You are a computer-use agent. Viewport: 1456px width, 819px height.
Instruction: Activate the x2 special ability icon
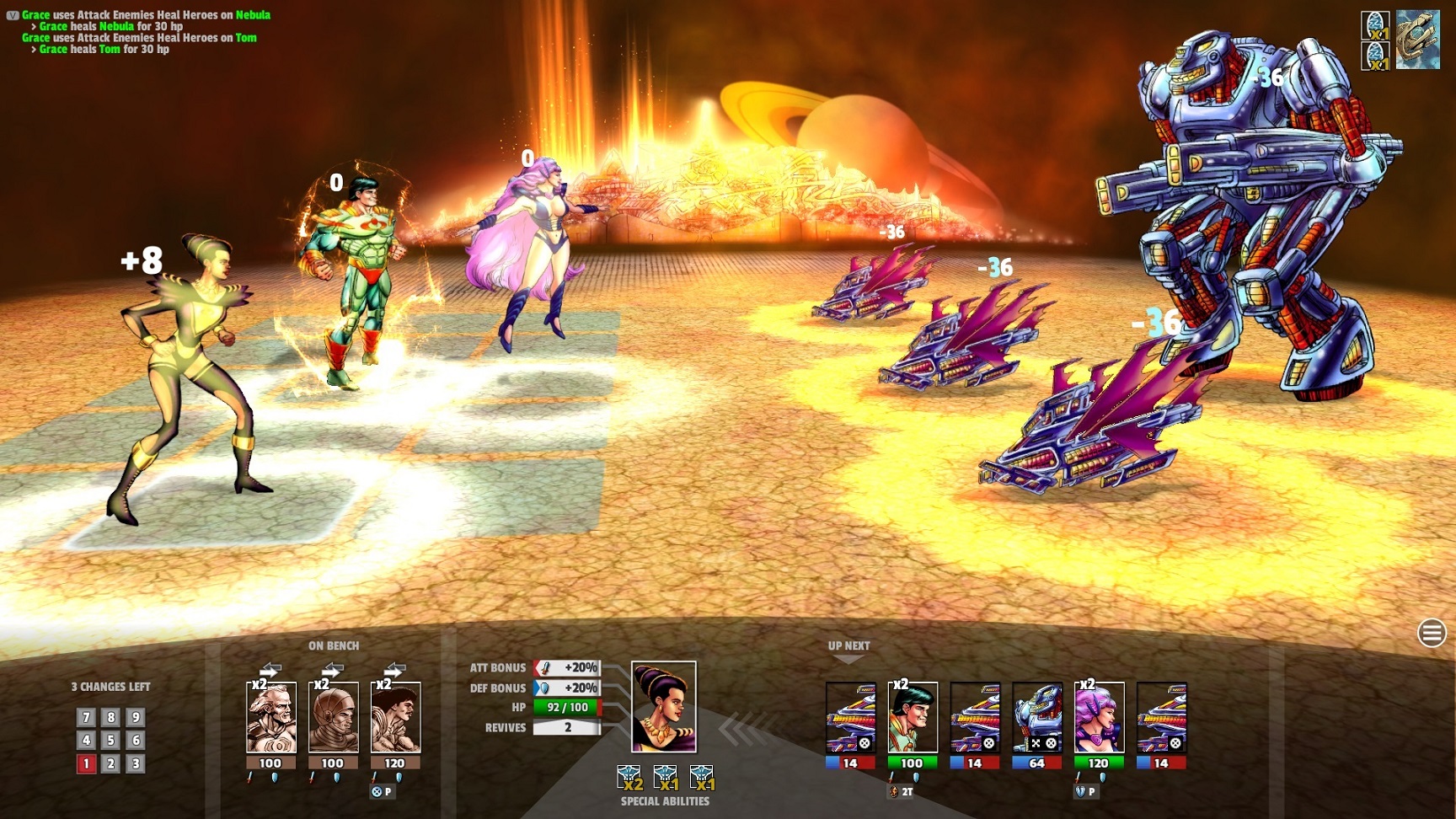coord(629,777)
